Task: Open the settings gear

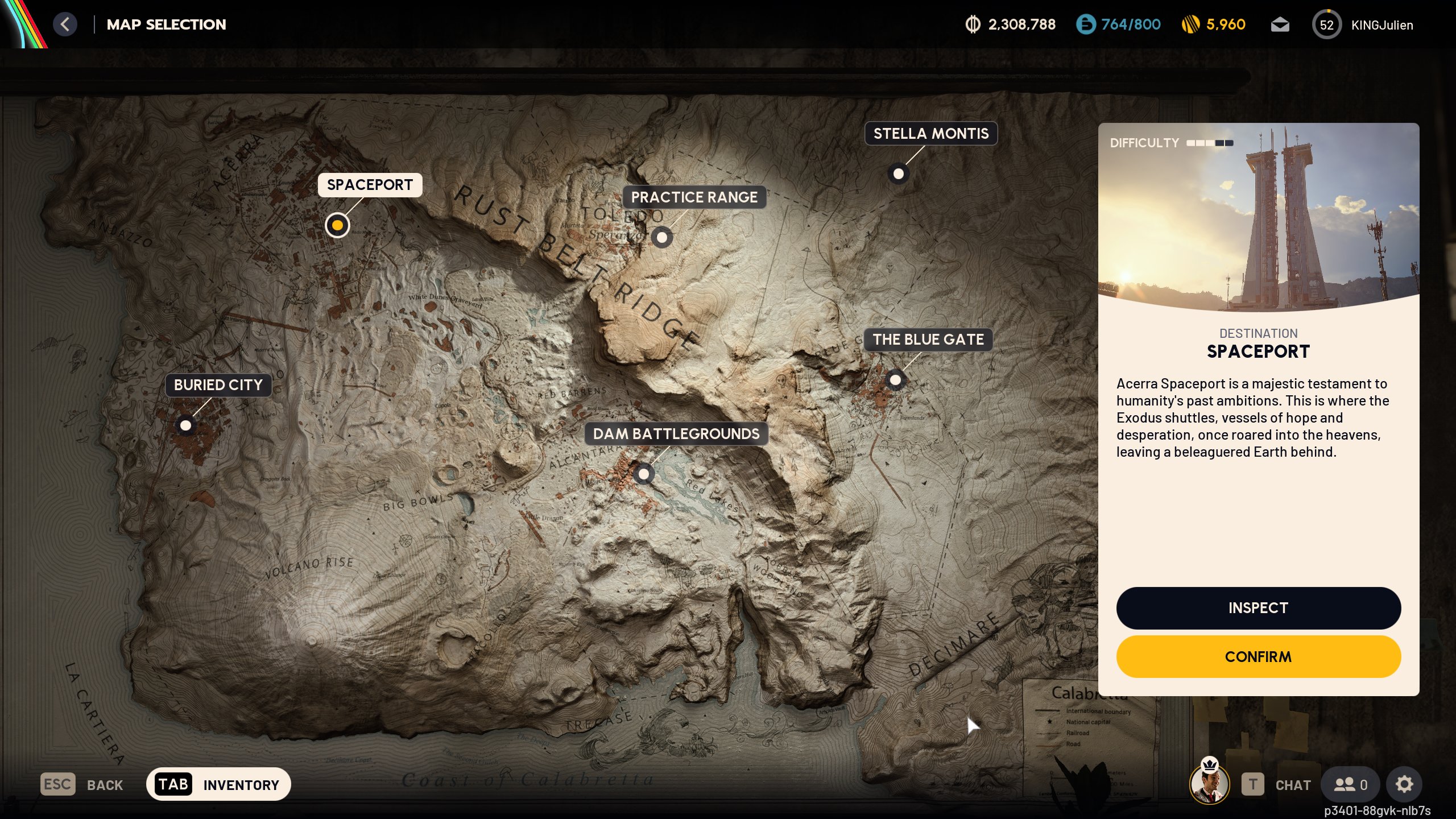Action: pos(1404,785)
